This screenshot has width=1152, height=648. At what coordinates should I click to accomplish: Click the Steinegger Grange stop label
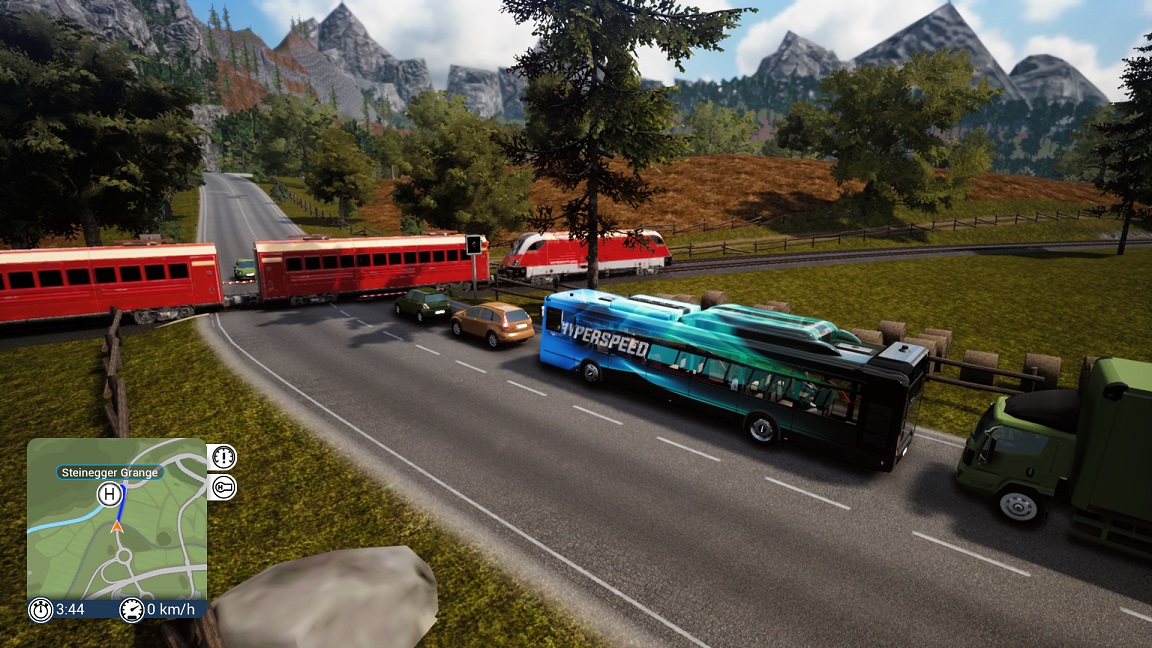[110, 472]
